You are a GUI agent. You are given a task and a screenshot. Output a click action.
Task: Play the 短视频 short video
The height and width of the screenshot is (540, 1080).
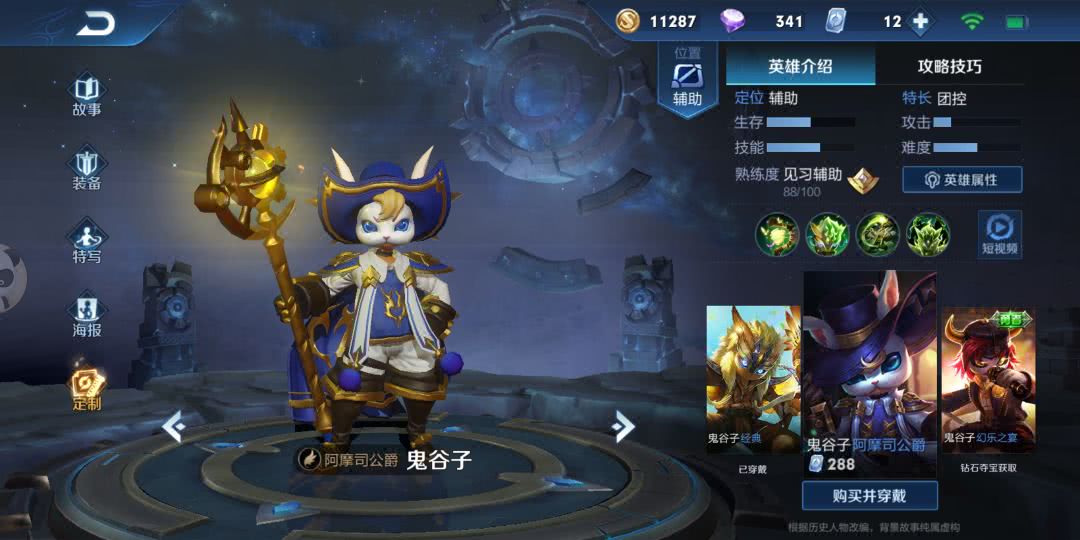tap(999, 234)
